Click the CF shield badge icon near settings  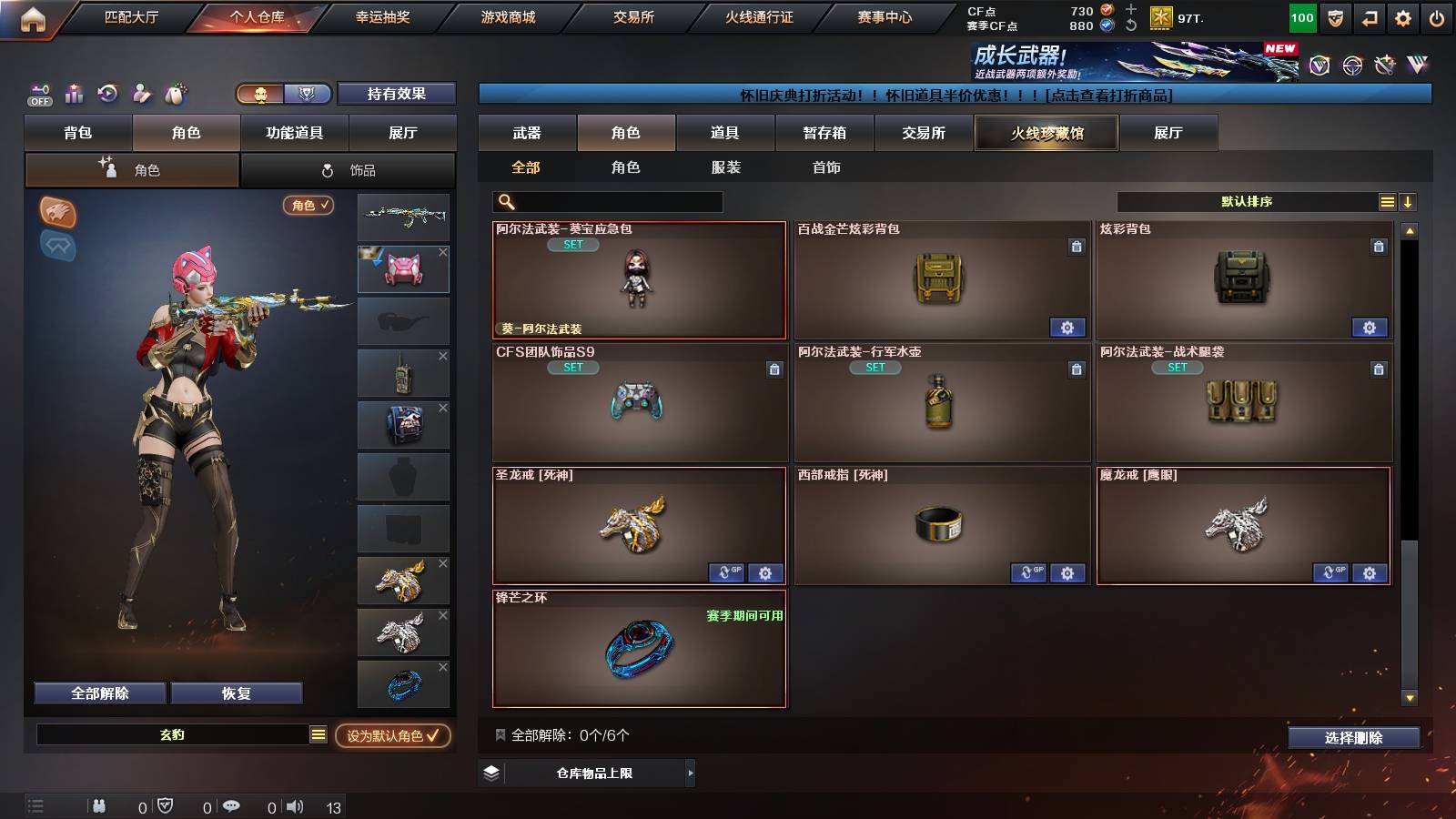(x=1334, y=17)
